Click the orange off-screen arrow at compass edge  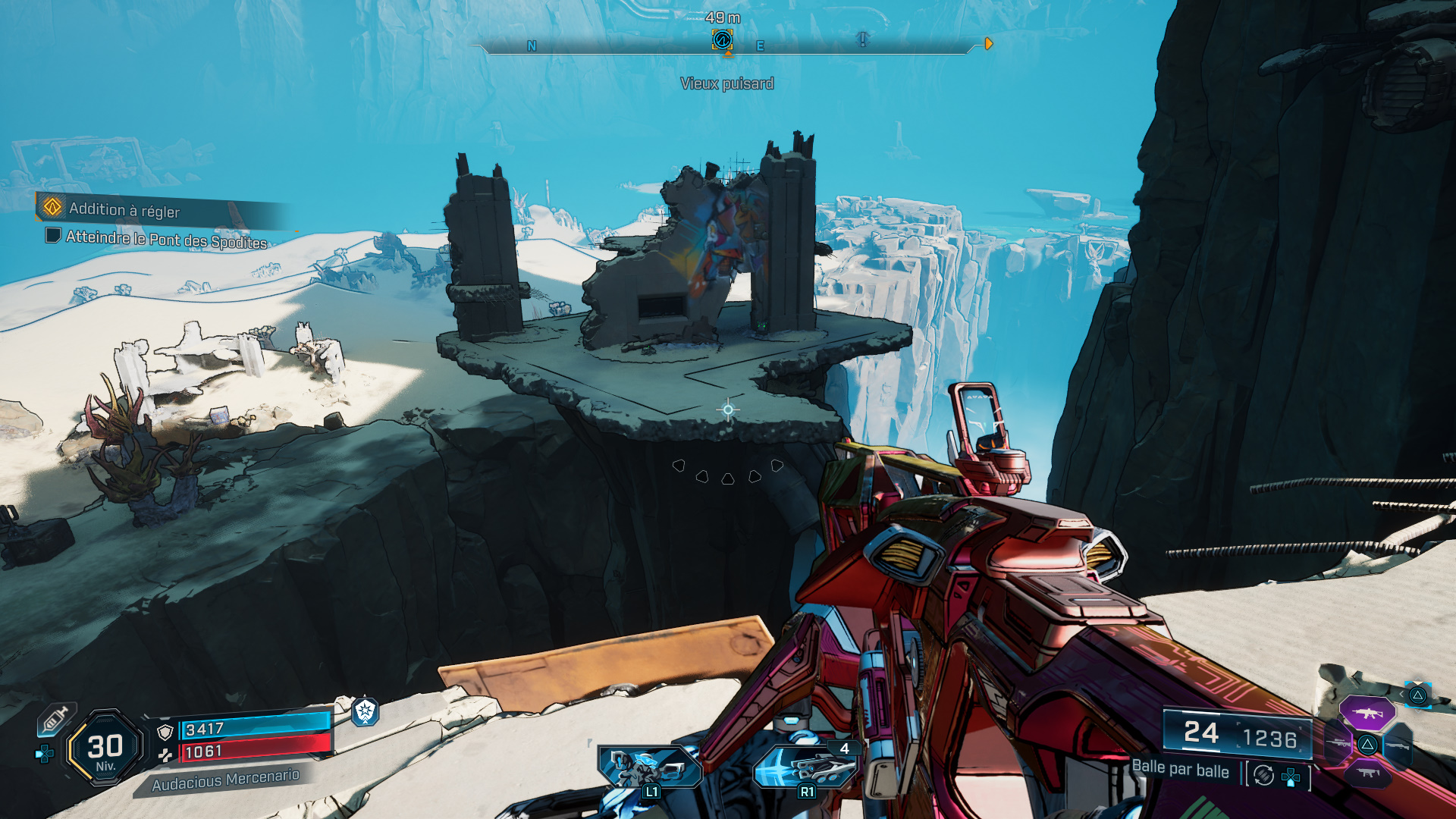[x=988, y=44]
